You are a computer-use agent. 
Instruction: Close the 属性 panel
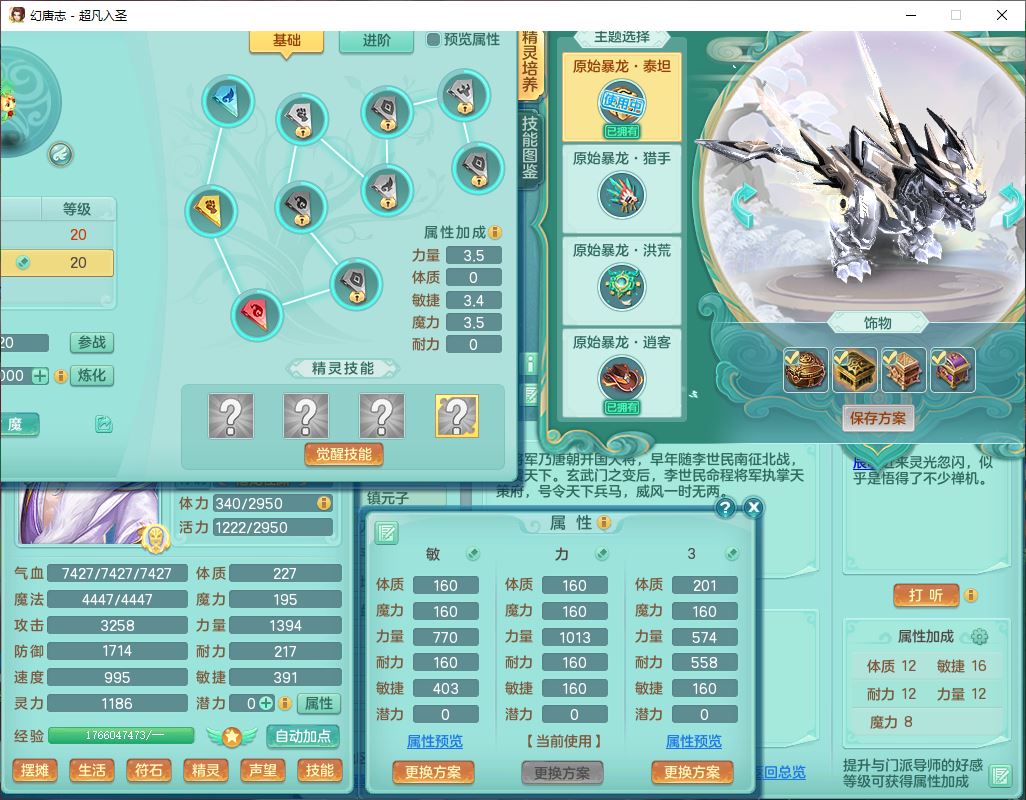click(x=754, y=508)
